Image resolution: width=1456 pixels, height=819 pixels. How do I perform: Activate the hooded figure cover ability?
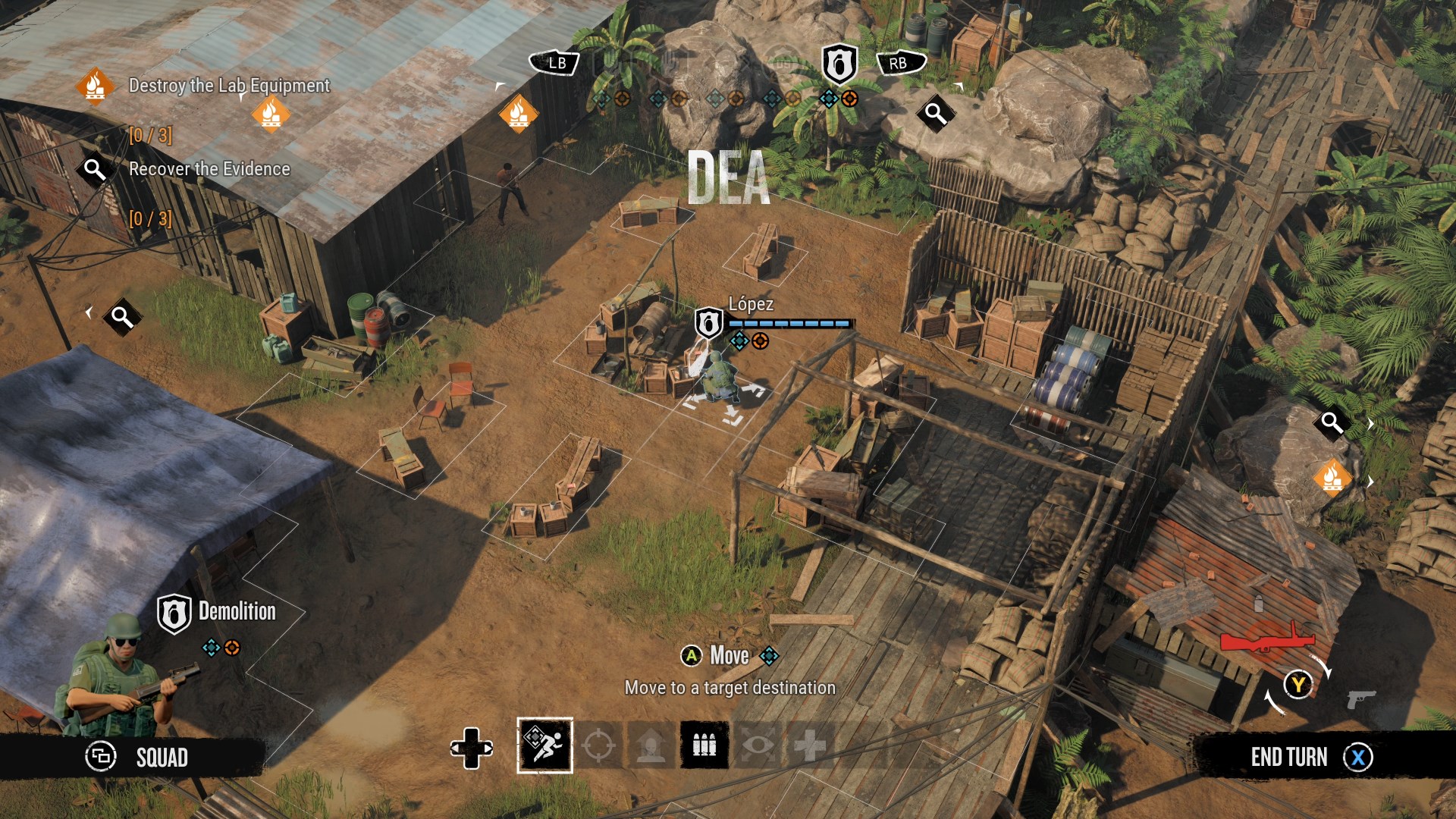pyautogui.click(x=651, y=745)
